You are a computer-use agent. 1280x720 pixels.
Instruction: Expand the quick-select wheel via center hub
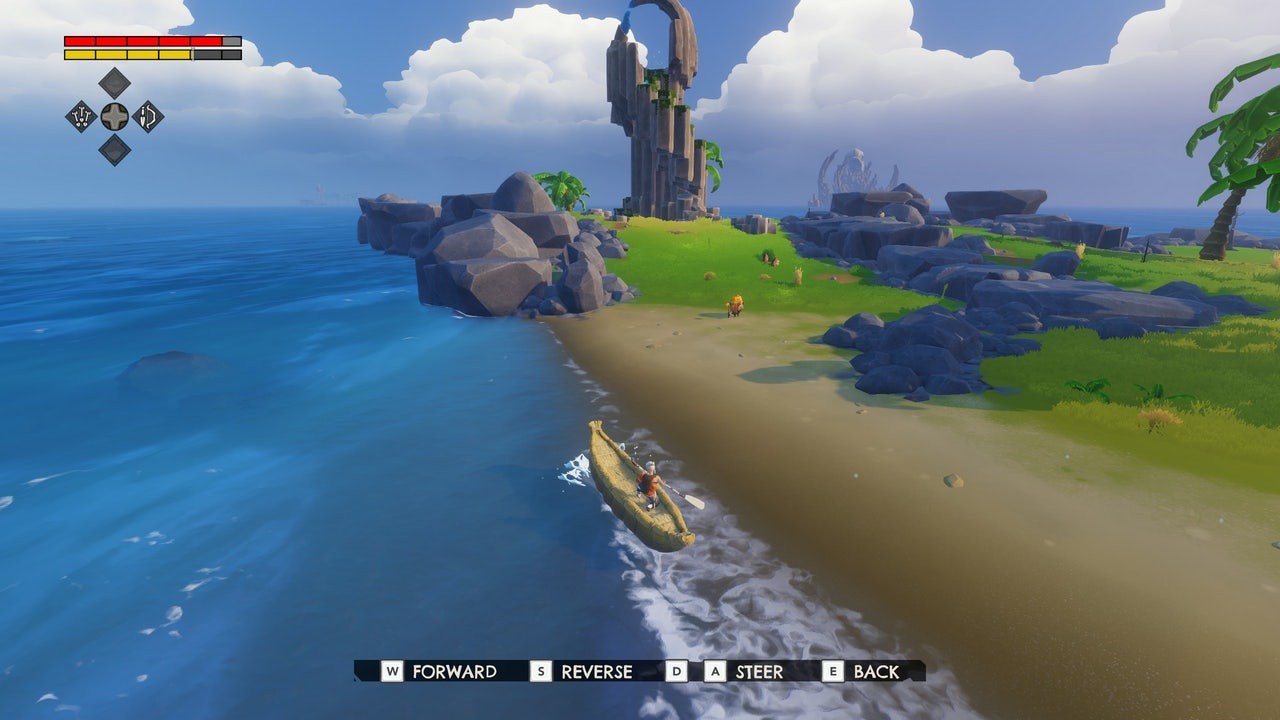click(x=114, y=117)
